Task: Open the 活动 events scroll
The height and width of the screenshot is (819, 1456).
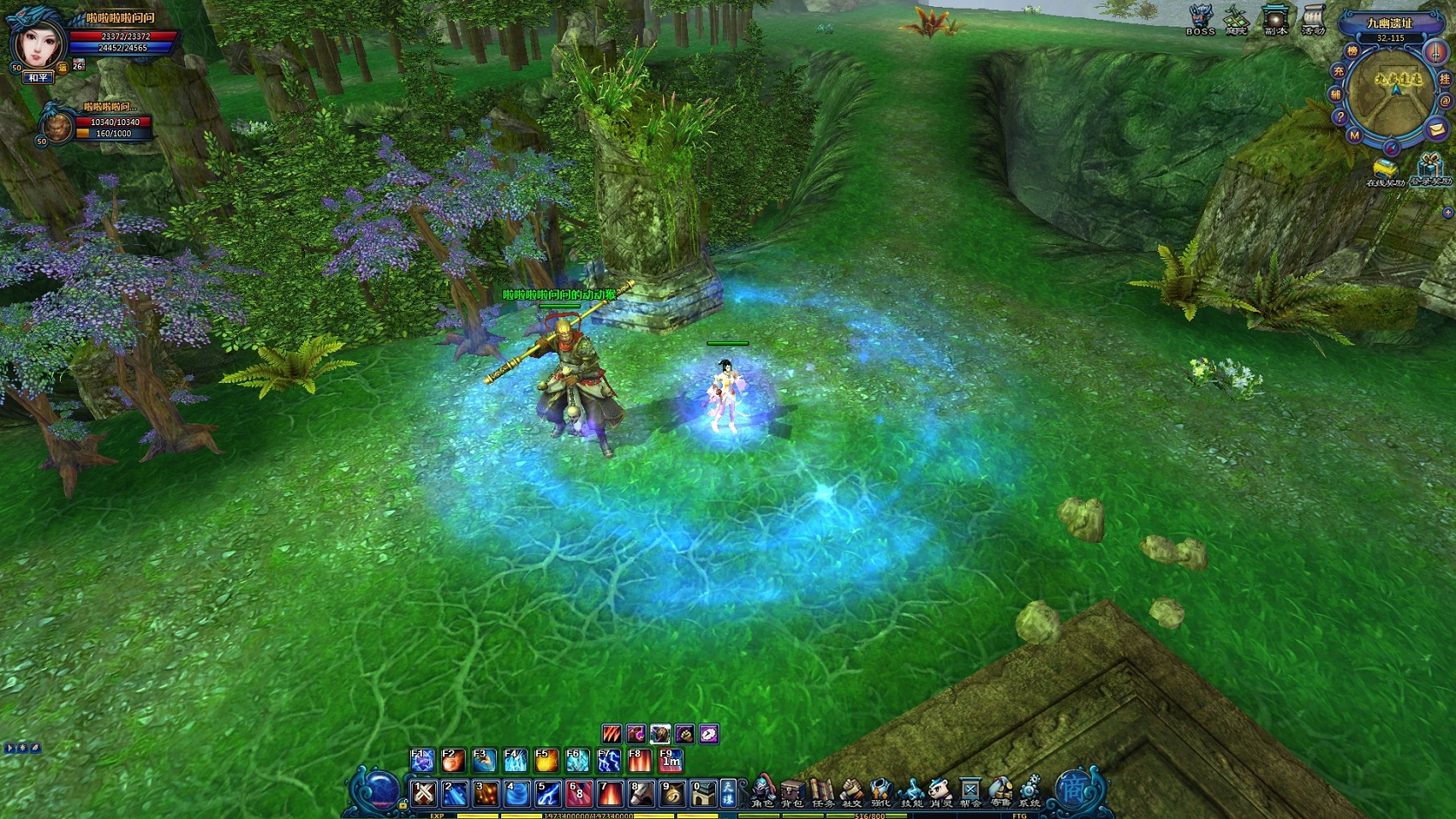Action: [x=1313, y=20]
